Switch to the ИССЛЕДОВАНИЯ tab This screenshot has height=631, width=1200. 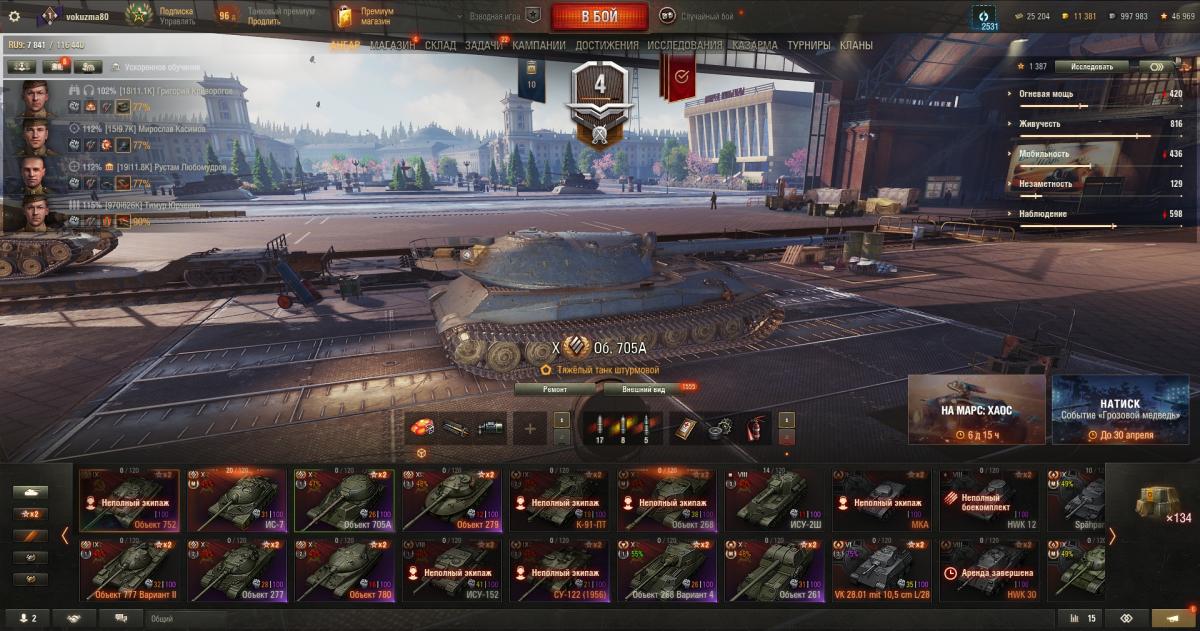click(x=684, y=45)
